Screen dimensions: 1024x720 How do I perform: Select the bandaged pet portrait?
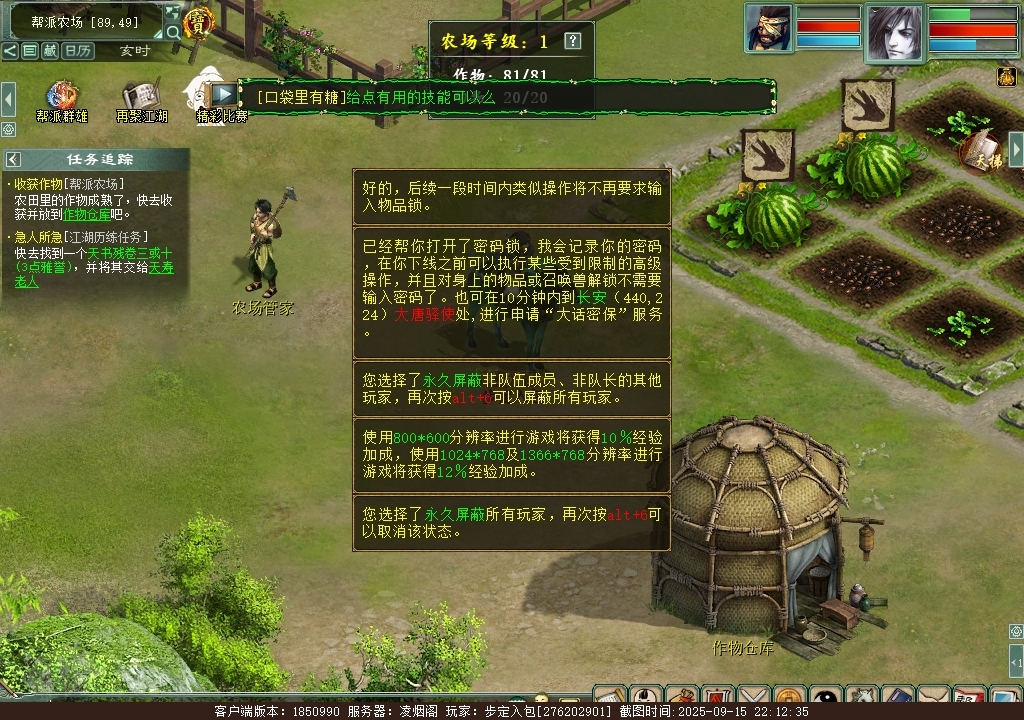coord(768,28)
